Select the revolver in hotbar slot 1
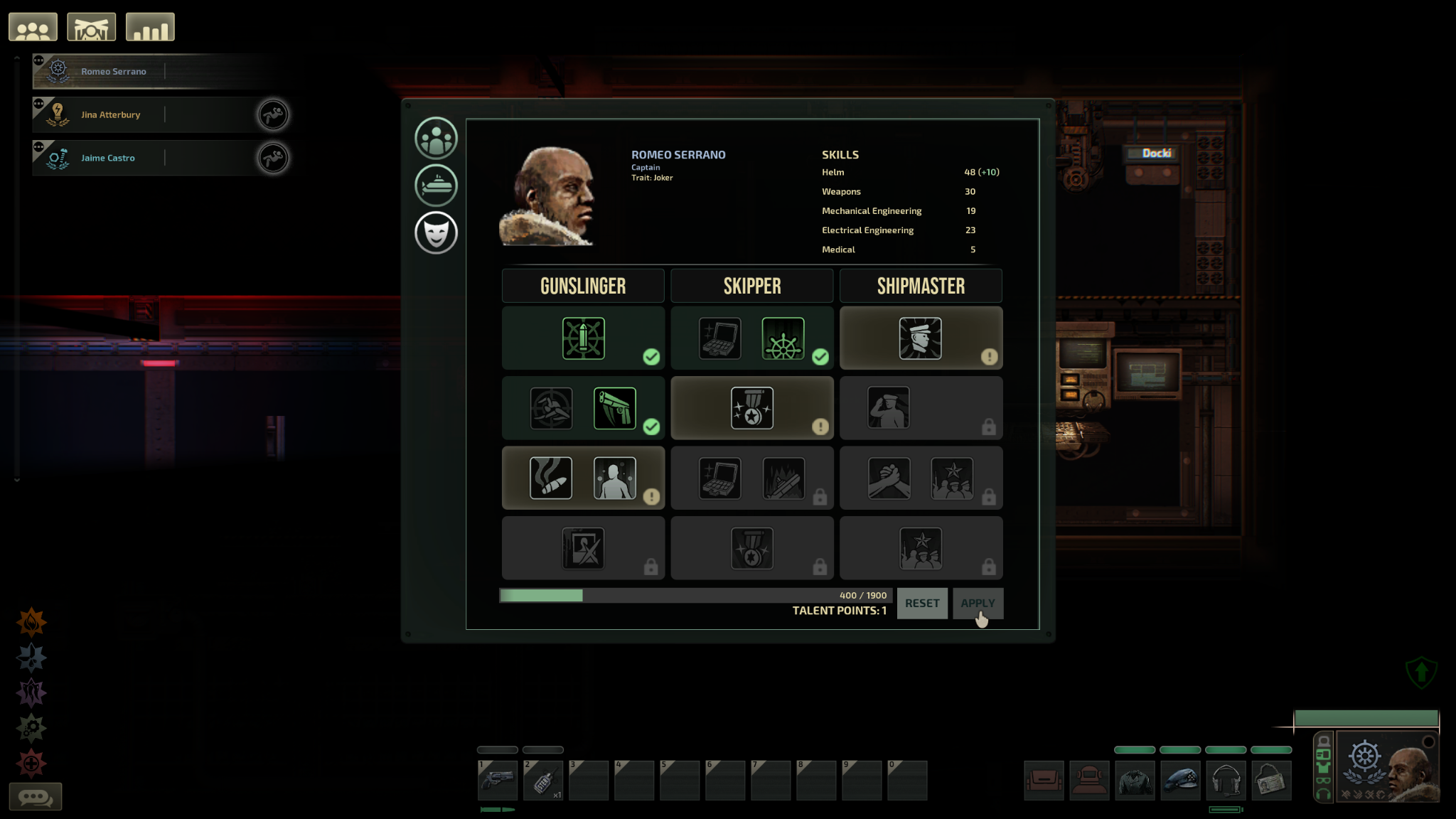Image resolution: width=1456 pixels, height=819 pixels. (498, 780)
